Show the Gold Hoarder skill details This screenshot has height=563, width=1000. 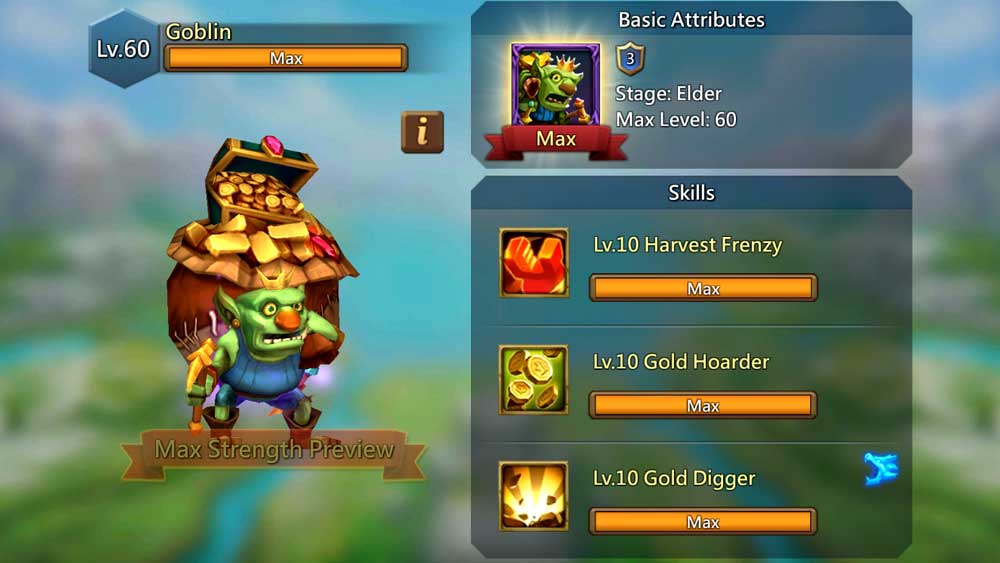pyautogui.click(x=534, y=380)
